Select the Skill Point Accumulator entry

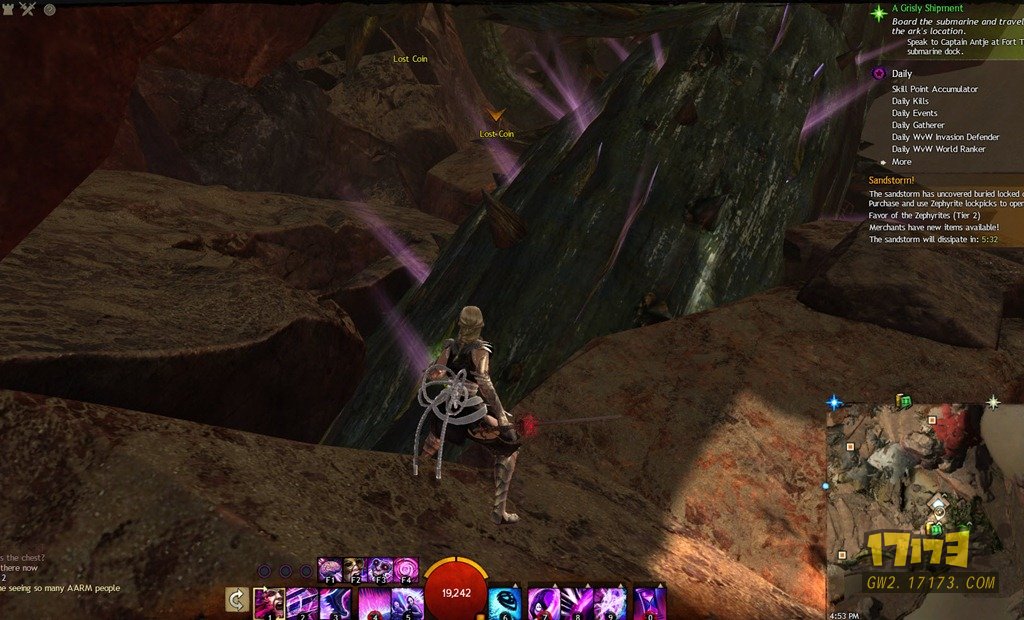point(934,89)
